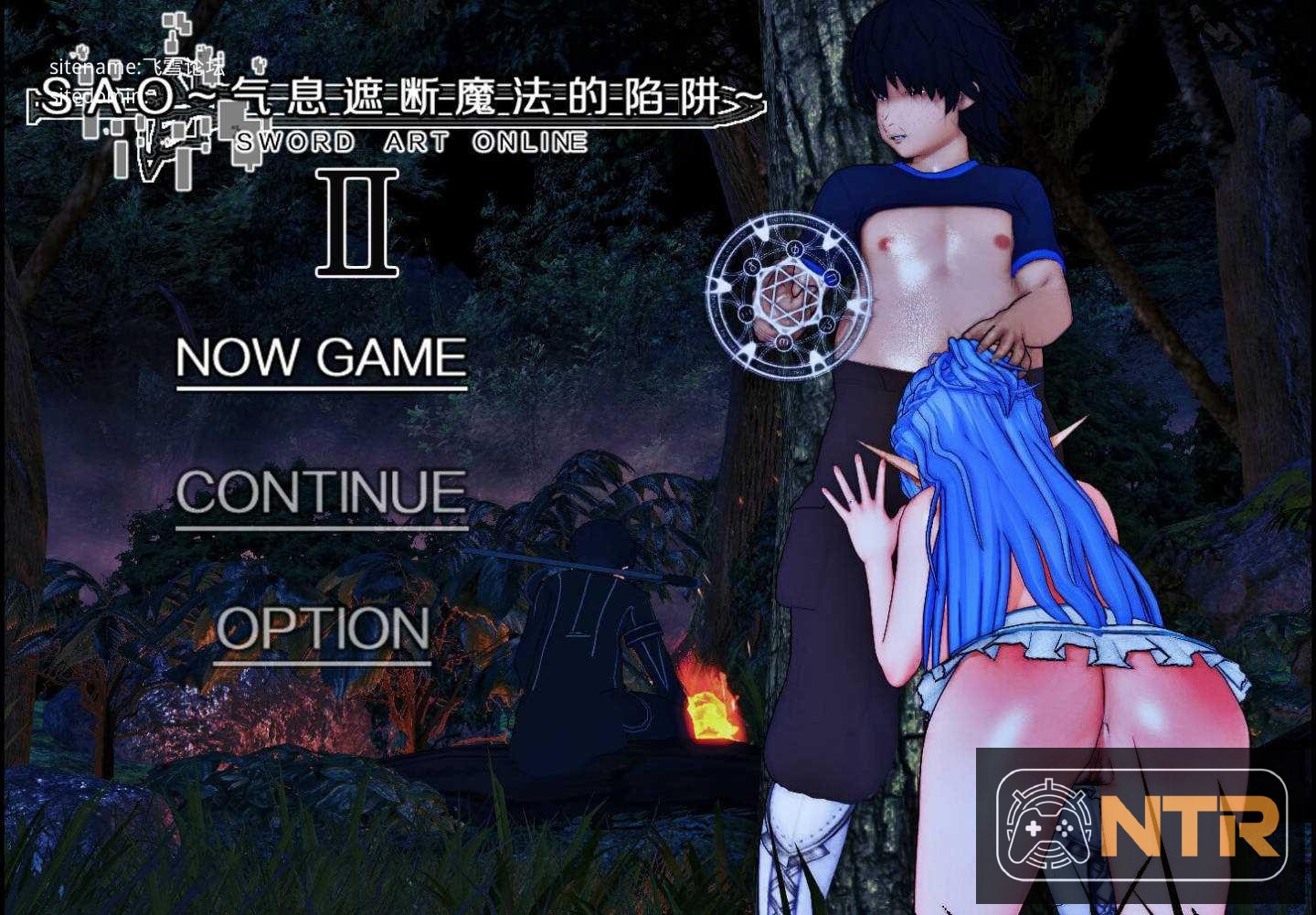The image size is (1316, 915).
Task: Click the SWORD ART ONLINE subtitle banner
Action: 409,140
